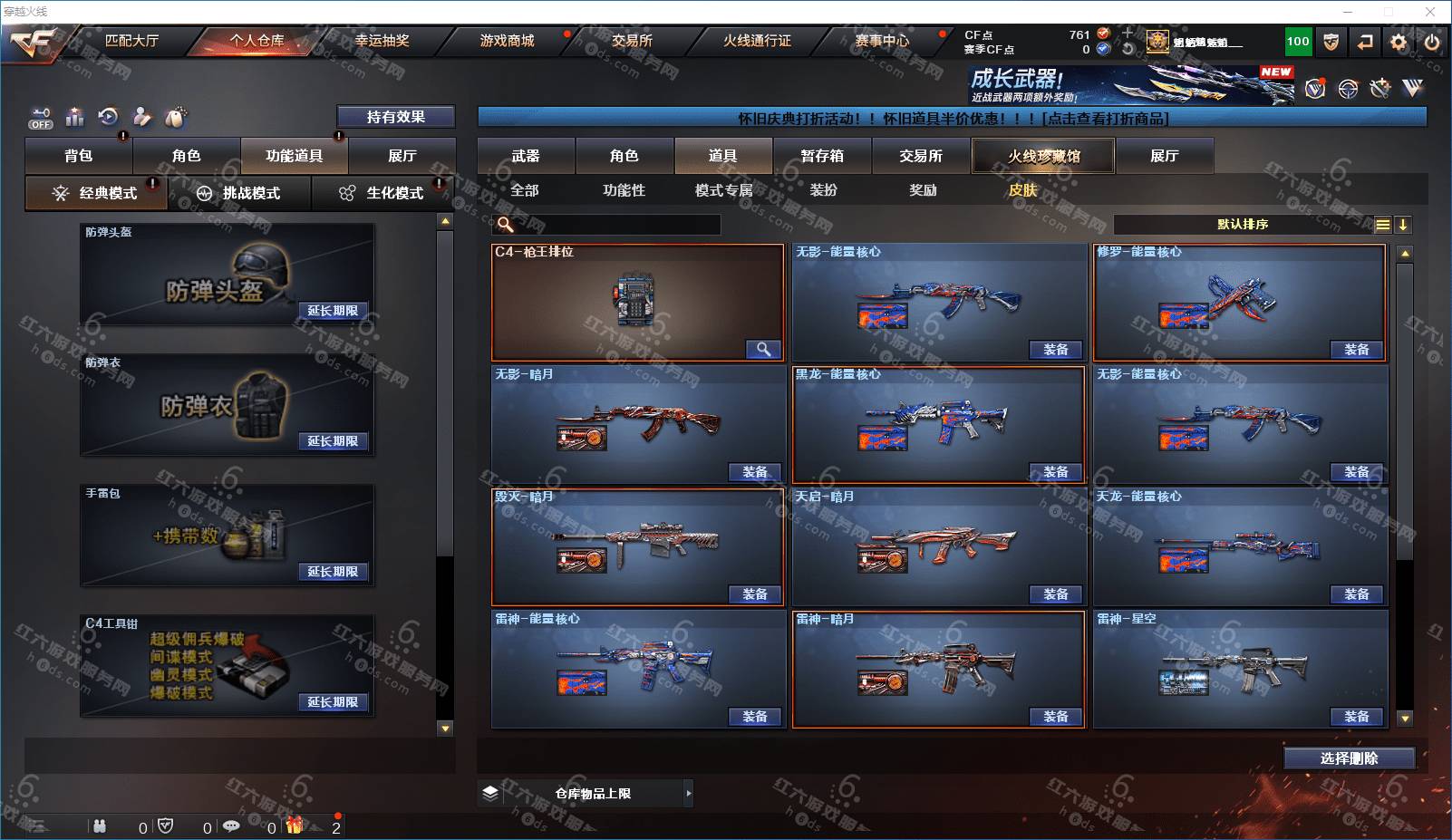The height and width of the screenshot is (840, 1452).
Task: Show the 功能性 item filter
Action: click(x=624, y=190)
